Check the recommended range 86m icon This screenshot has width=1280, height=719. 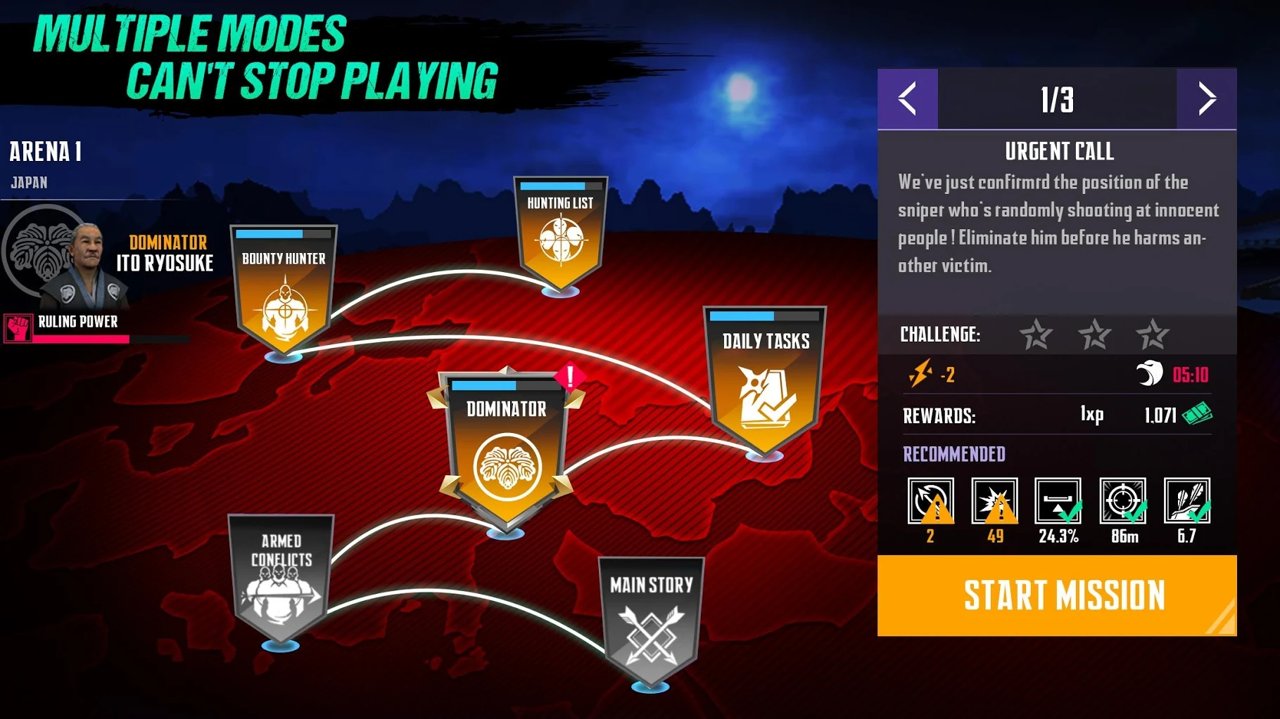[x=1123, y=501]
